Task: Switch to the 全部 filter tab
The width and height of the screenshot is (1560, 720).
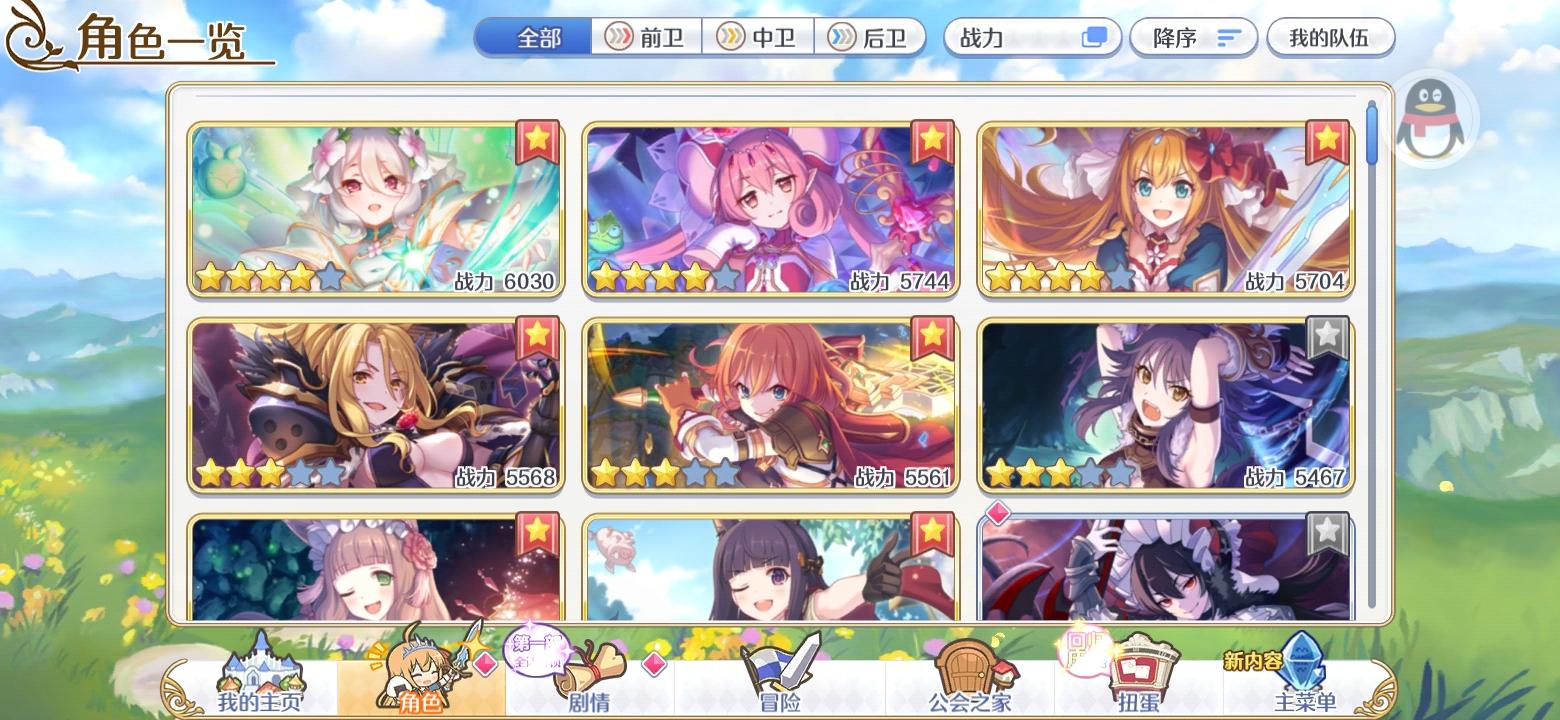Action: 532,37
